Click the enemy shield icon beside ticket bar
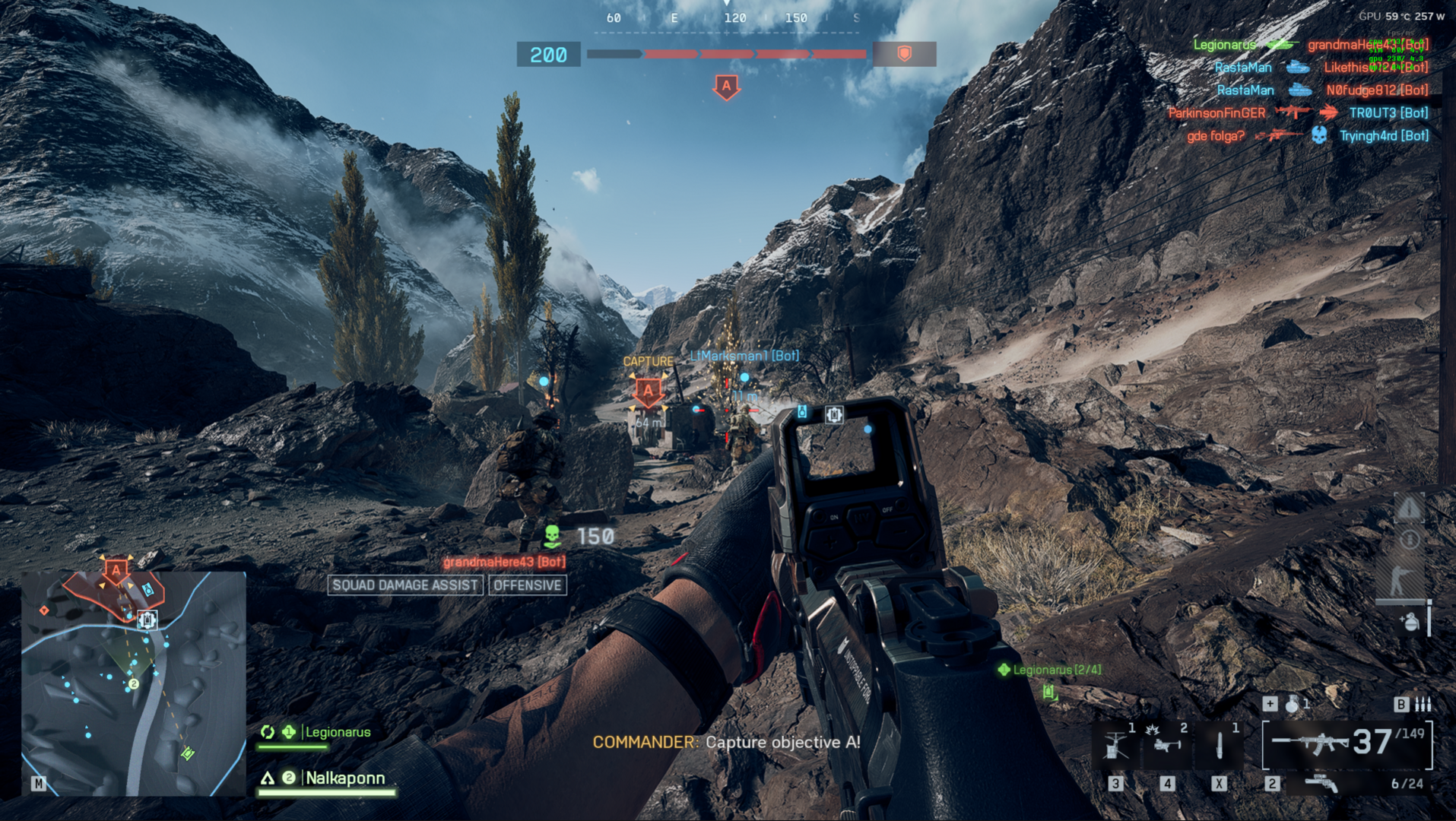 coord(904,54)
